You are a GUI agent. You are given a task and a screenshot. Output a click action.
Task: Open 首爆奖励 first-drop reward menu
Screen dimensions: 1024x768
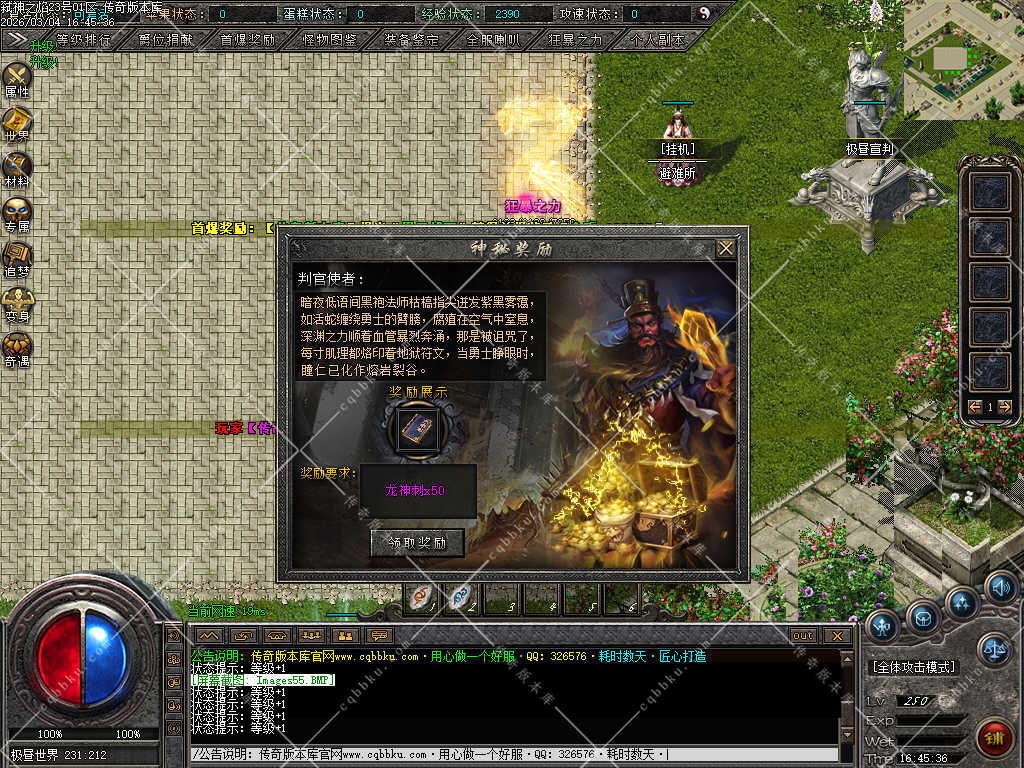[x=247, y=40]
